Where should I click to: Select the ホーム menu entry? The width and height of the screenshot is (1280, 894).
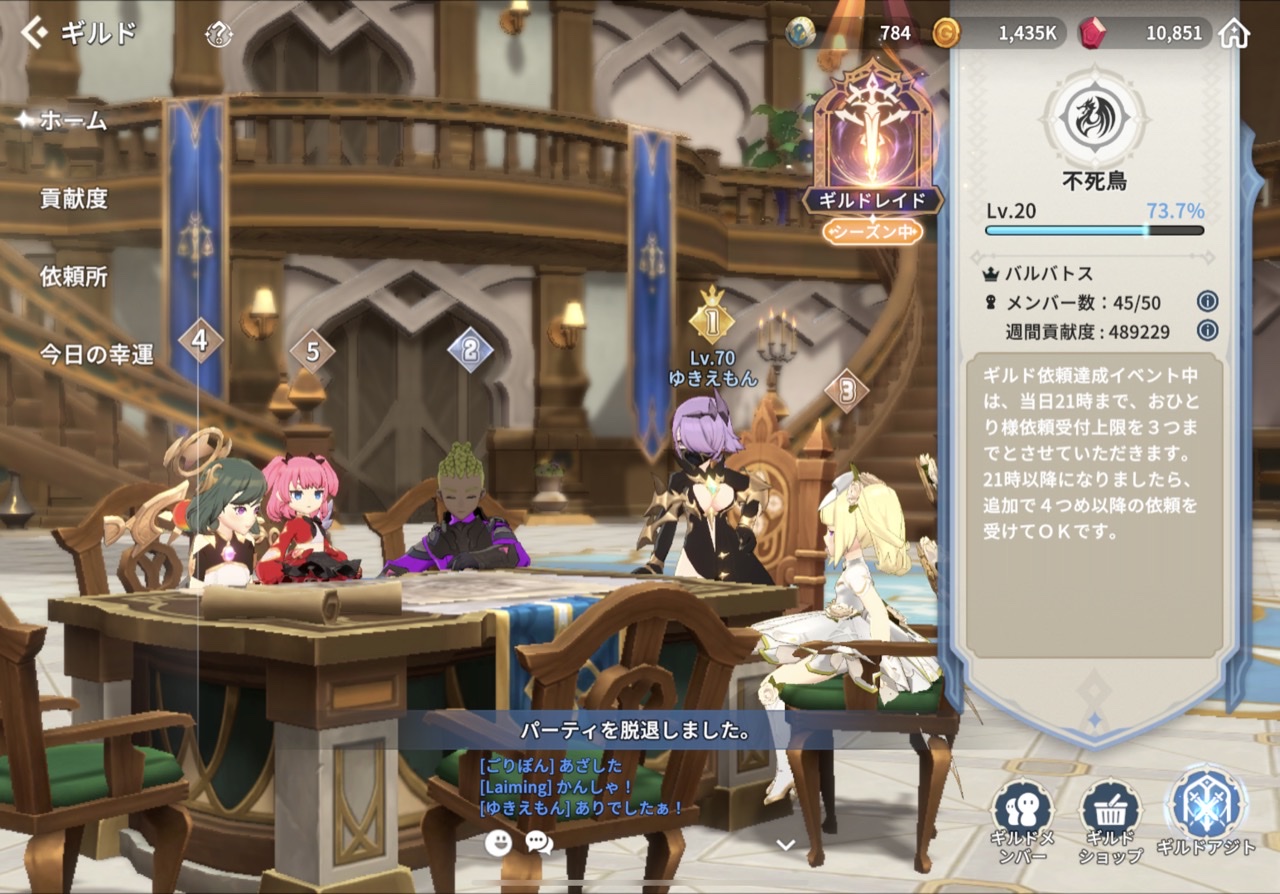(x=72, y=121)
